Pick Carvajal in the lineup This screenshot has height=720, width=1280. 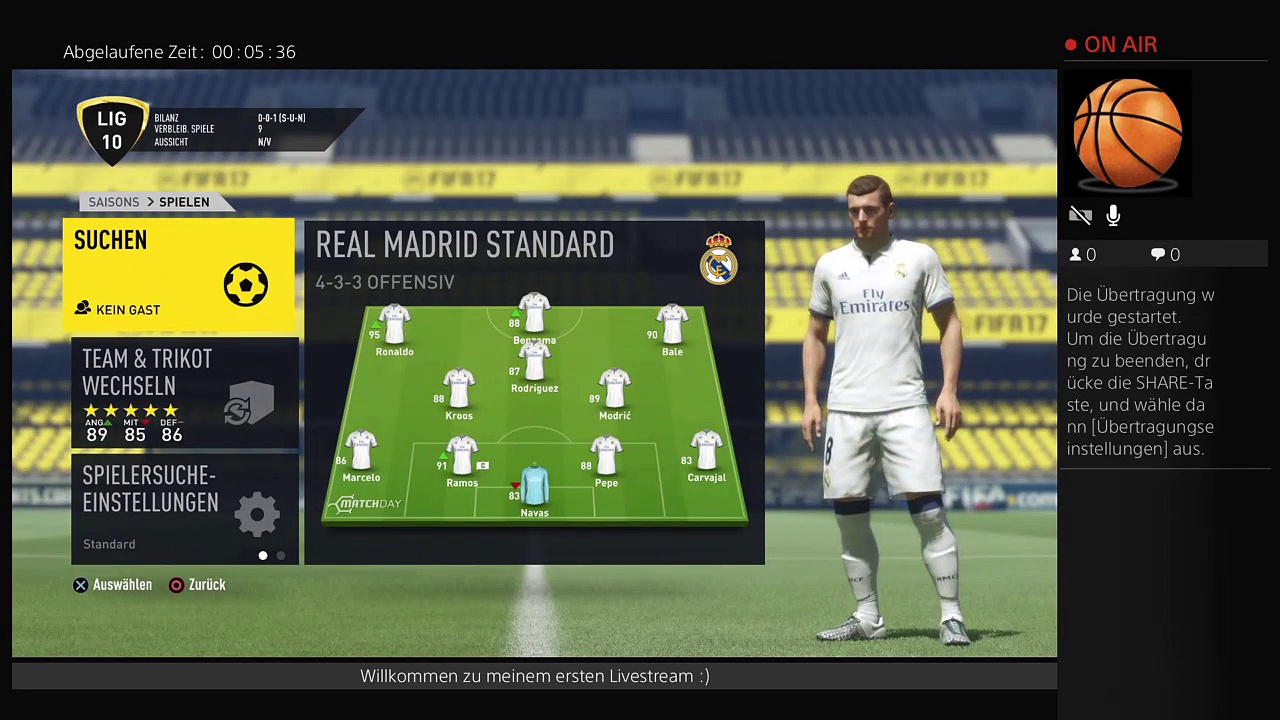tap(706, 455)
